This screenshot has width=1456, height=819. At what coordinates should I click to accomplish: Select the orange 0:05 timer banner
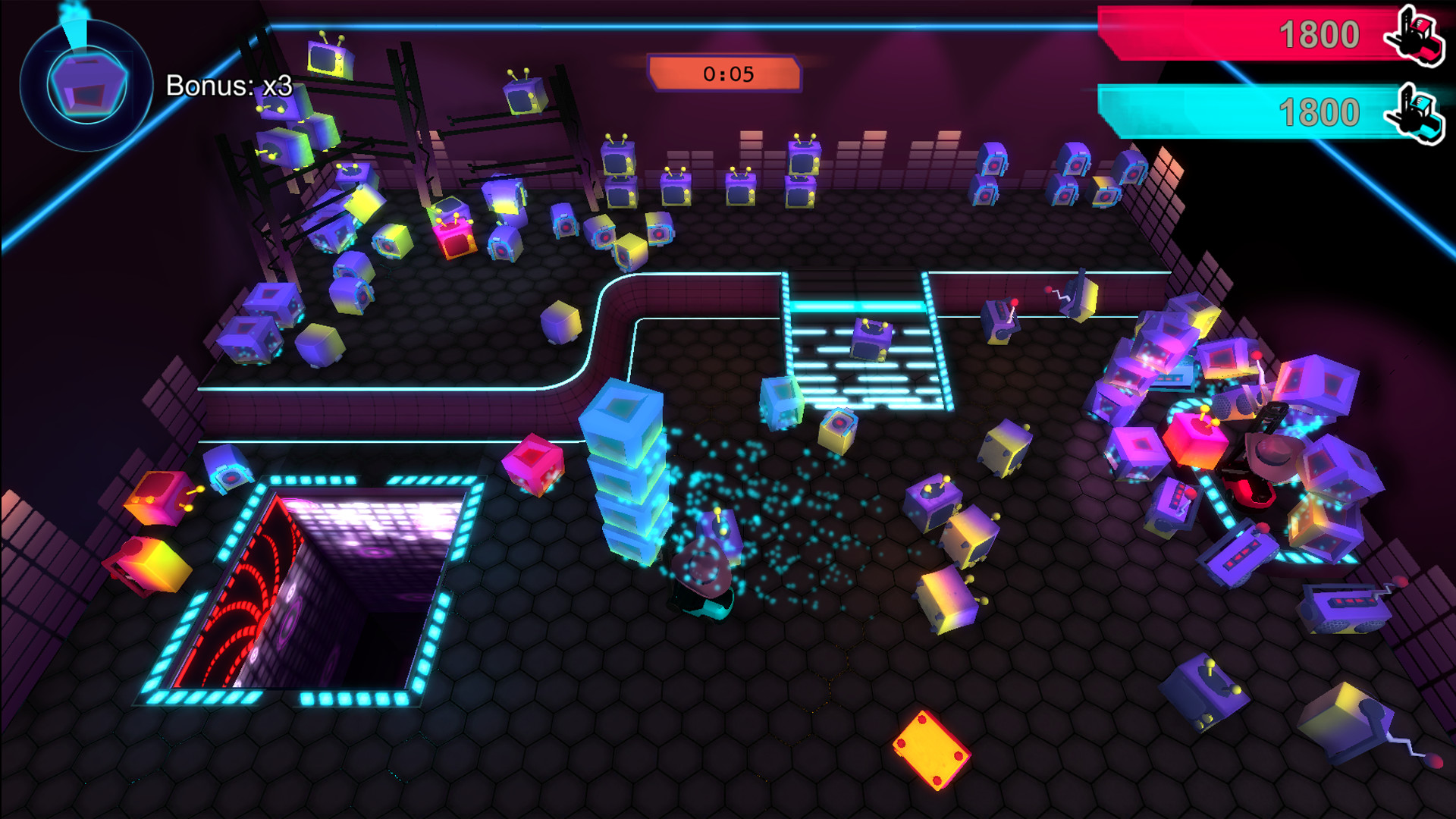(724, 73)
